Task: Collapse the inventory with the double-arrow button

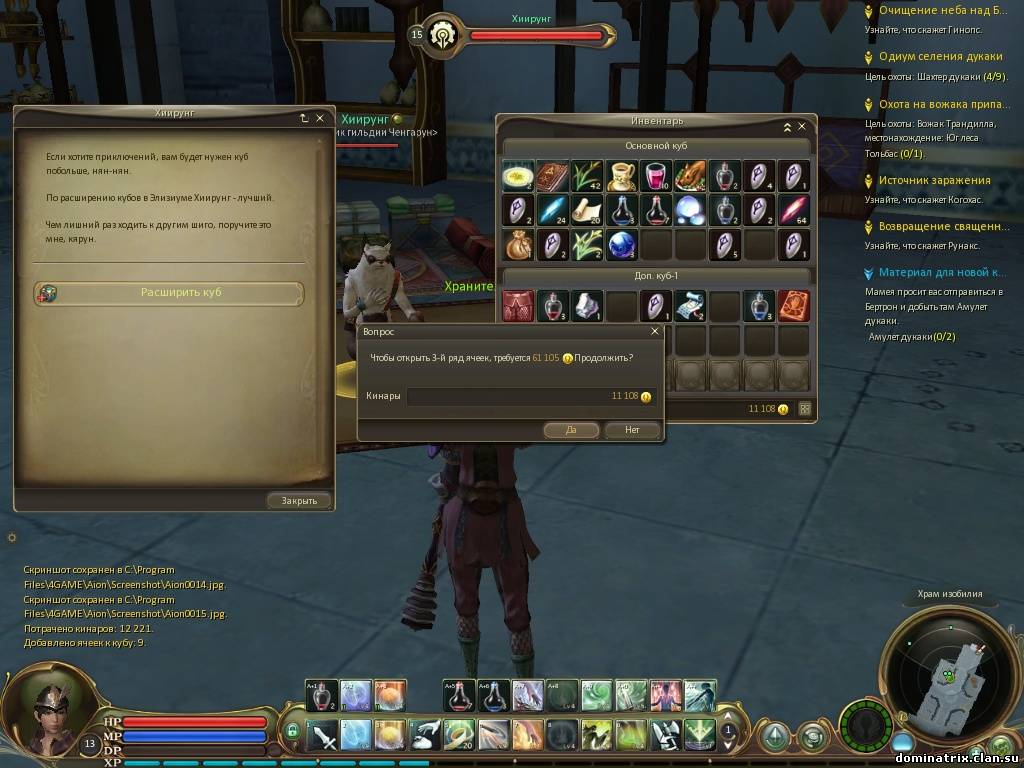Action: tap(787, 127)
